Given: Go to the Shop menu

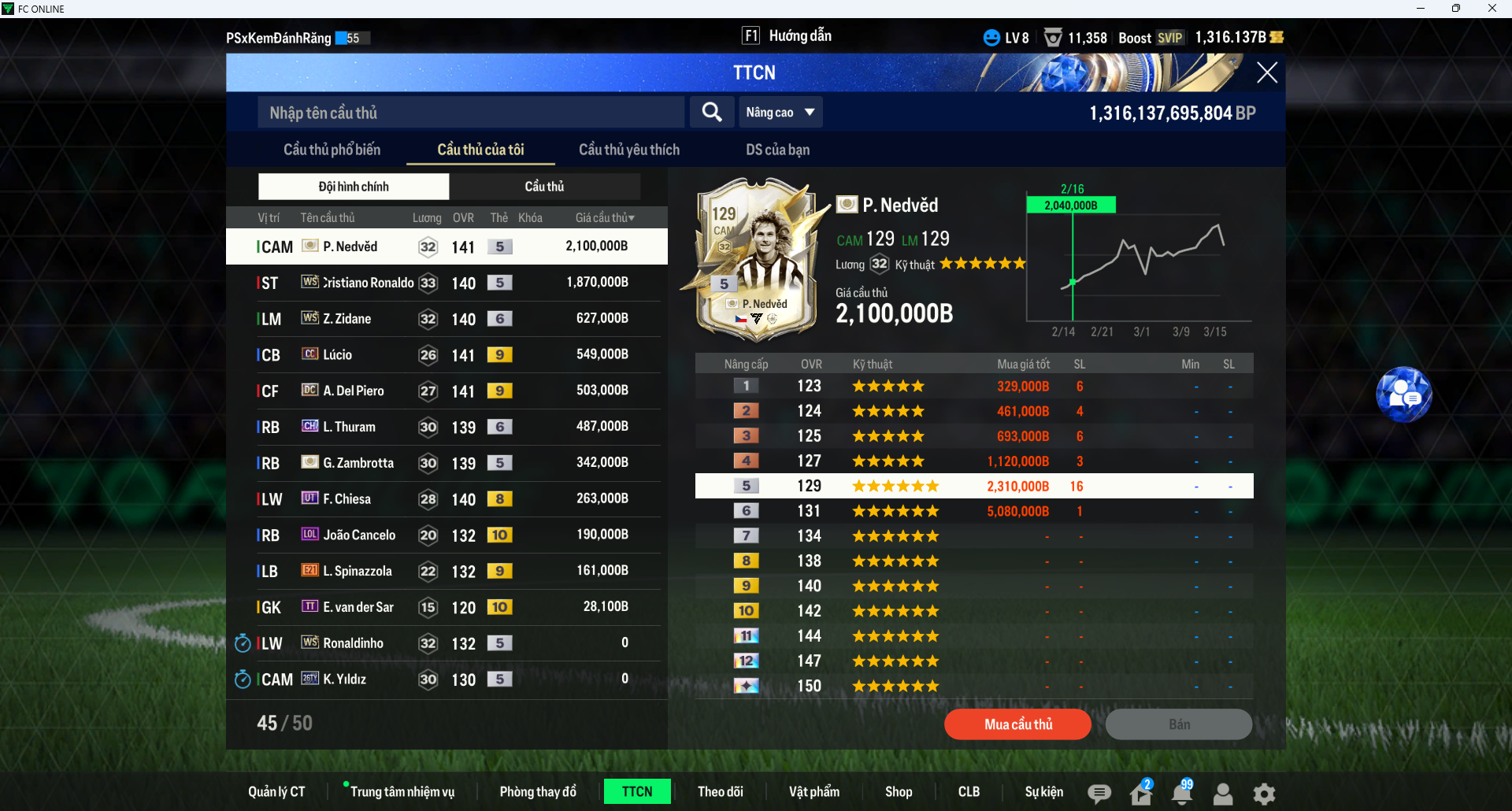Looking at the screenshot, I should [898, 792].
